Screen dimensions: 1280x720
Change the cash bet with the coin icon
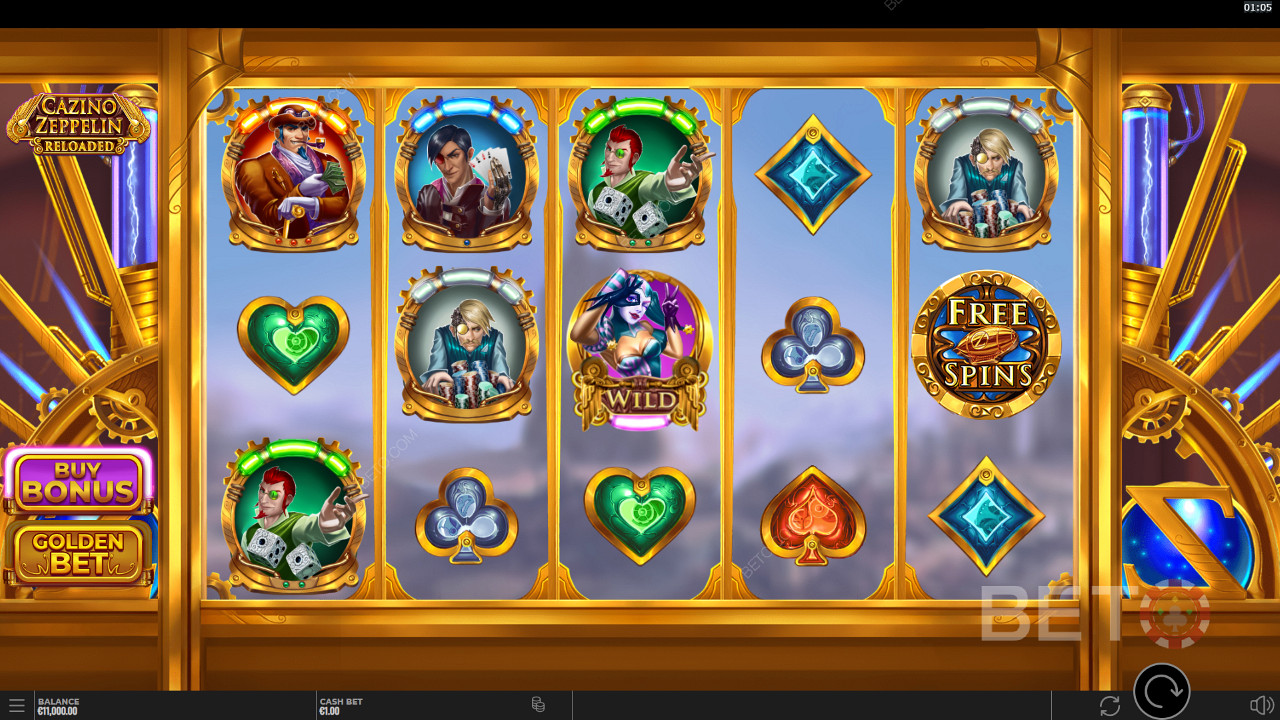coord(538,705)
